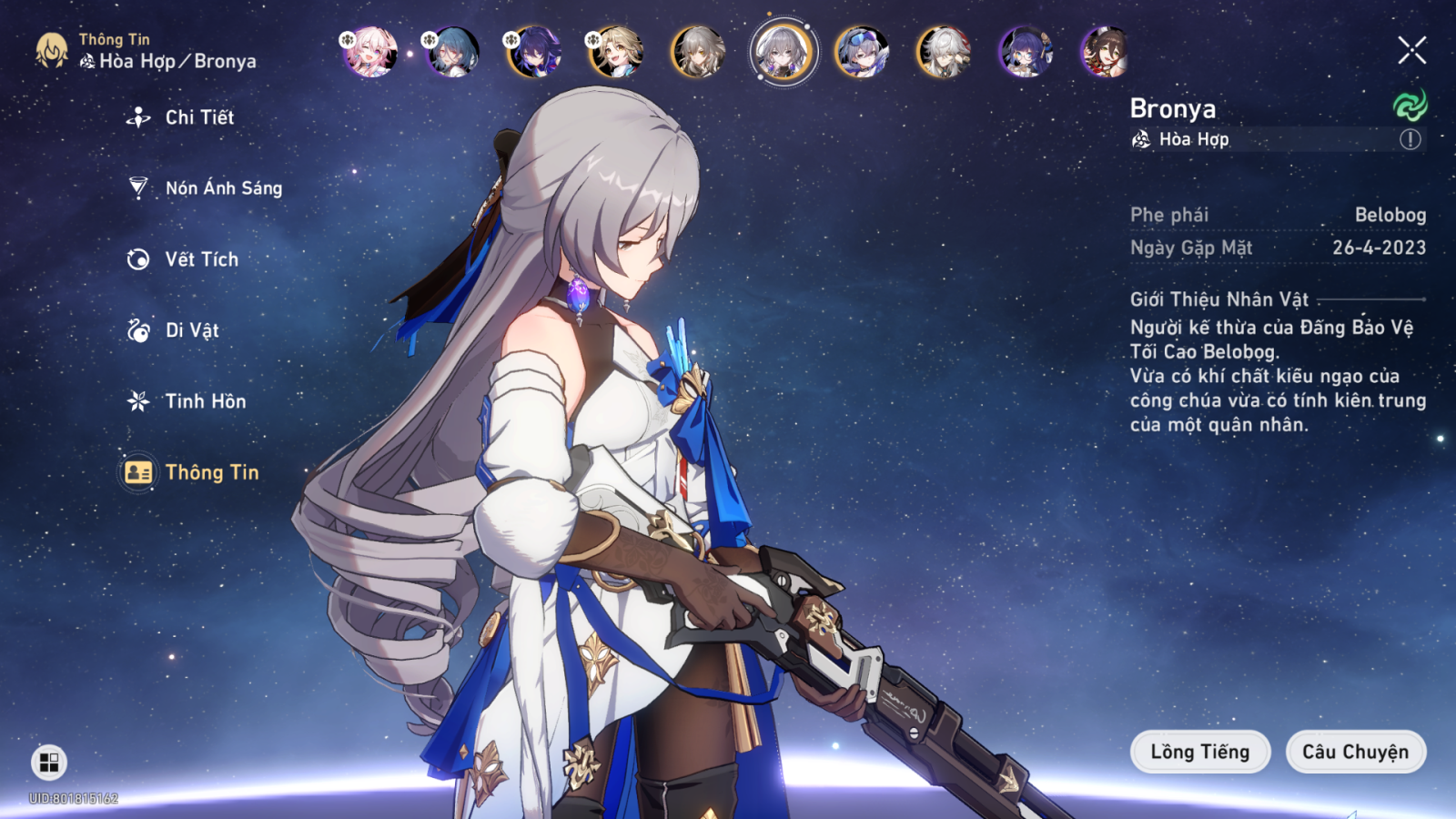
Task: Go to the Vết Tích traces menu
Action: click(x=201, y=259)
